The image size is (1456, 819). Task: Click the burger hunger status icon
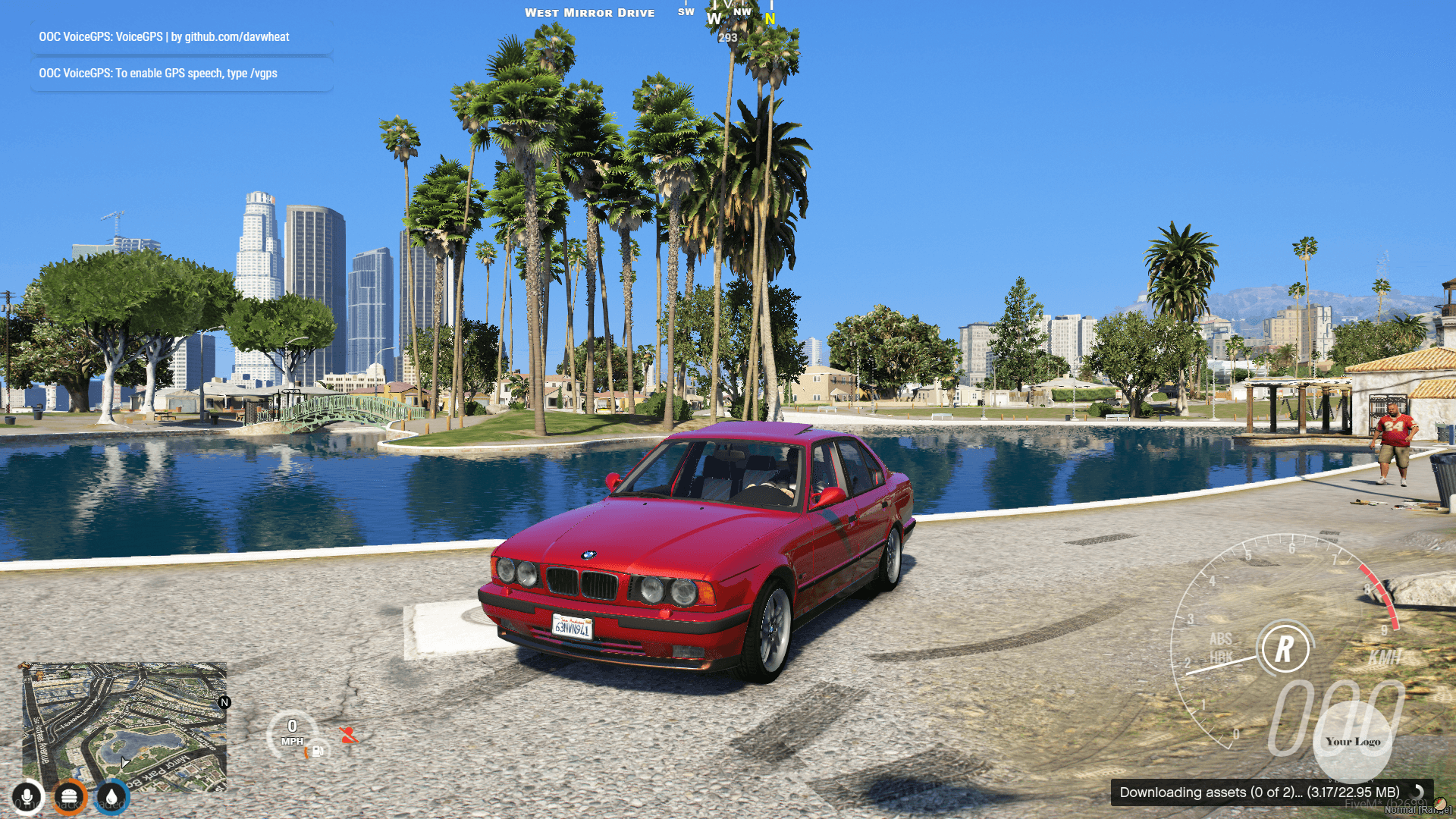coord(71,797)
